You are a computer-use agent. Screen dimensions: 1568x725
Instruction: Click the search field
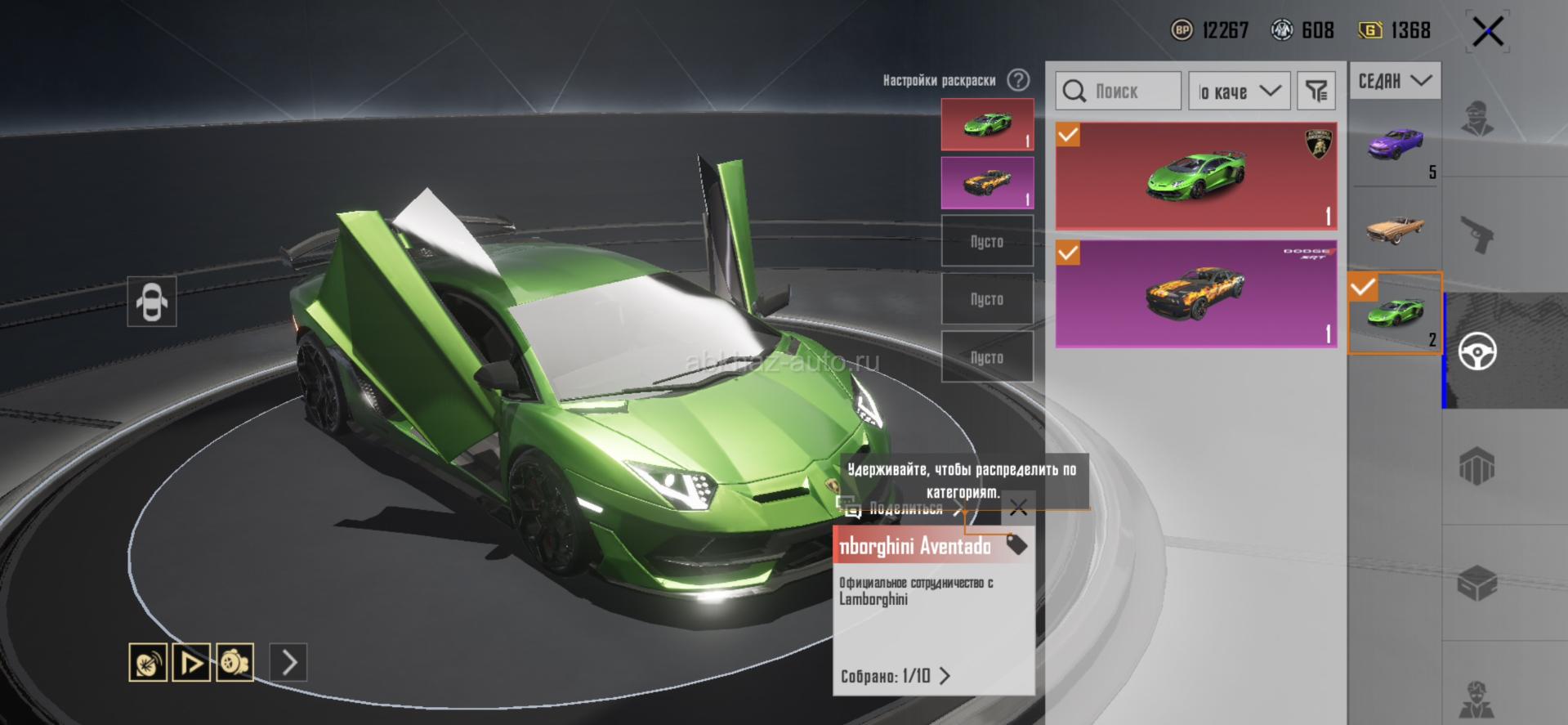[x=1118, y=91]
